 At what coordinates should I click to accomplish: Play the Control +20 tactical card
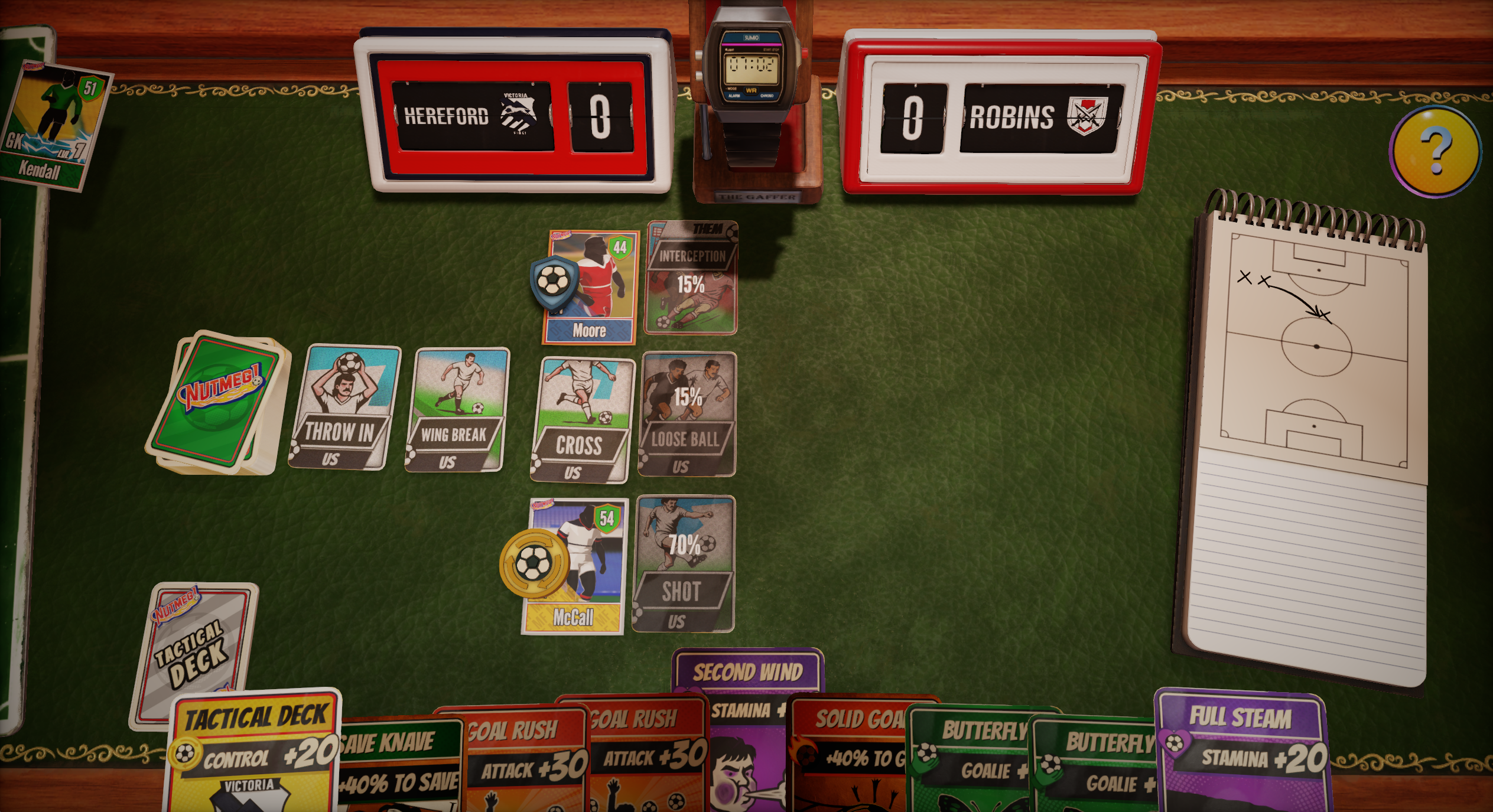[254, 756]
